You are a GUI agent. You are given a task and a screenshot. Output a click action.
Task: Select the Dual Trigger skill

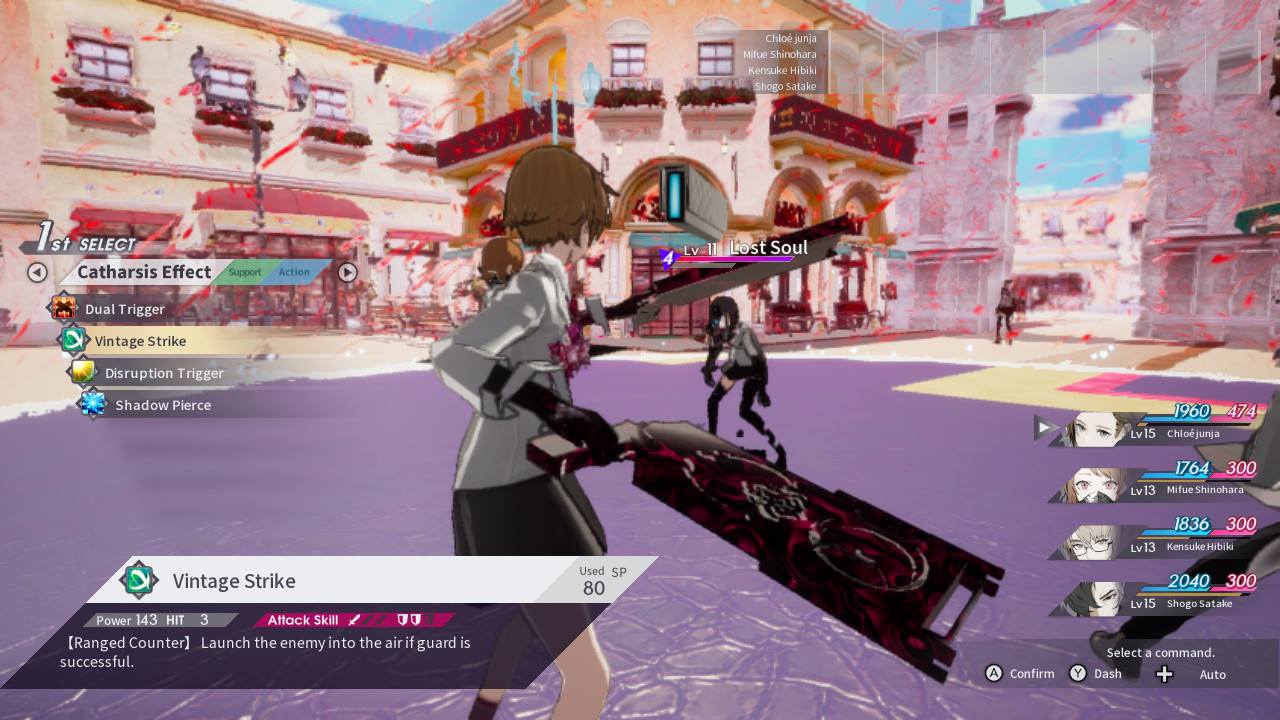(124, 309)
